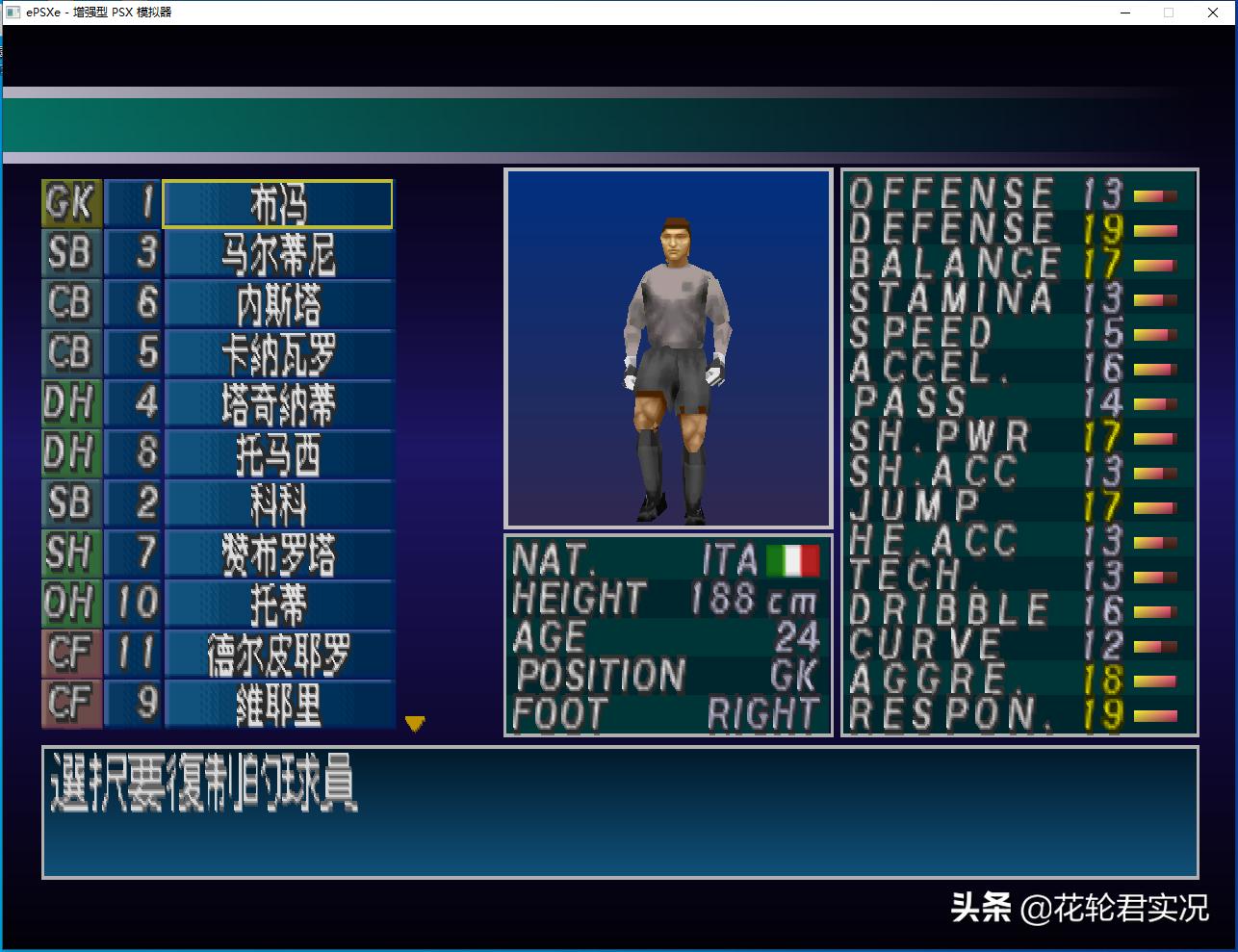Choose player 马尔蒂尼 number 3
Screen dimensions: 1238x952
point(279,254)
